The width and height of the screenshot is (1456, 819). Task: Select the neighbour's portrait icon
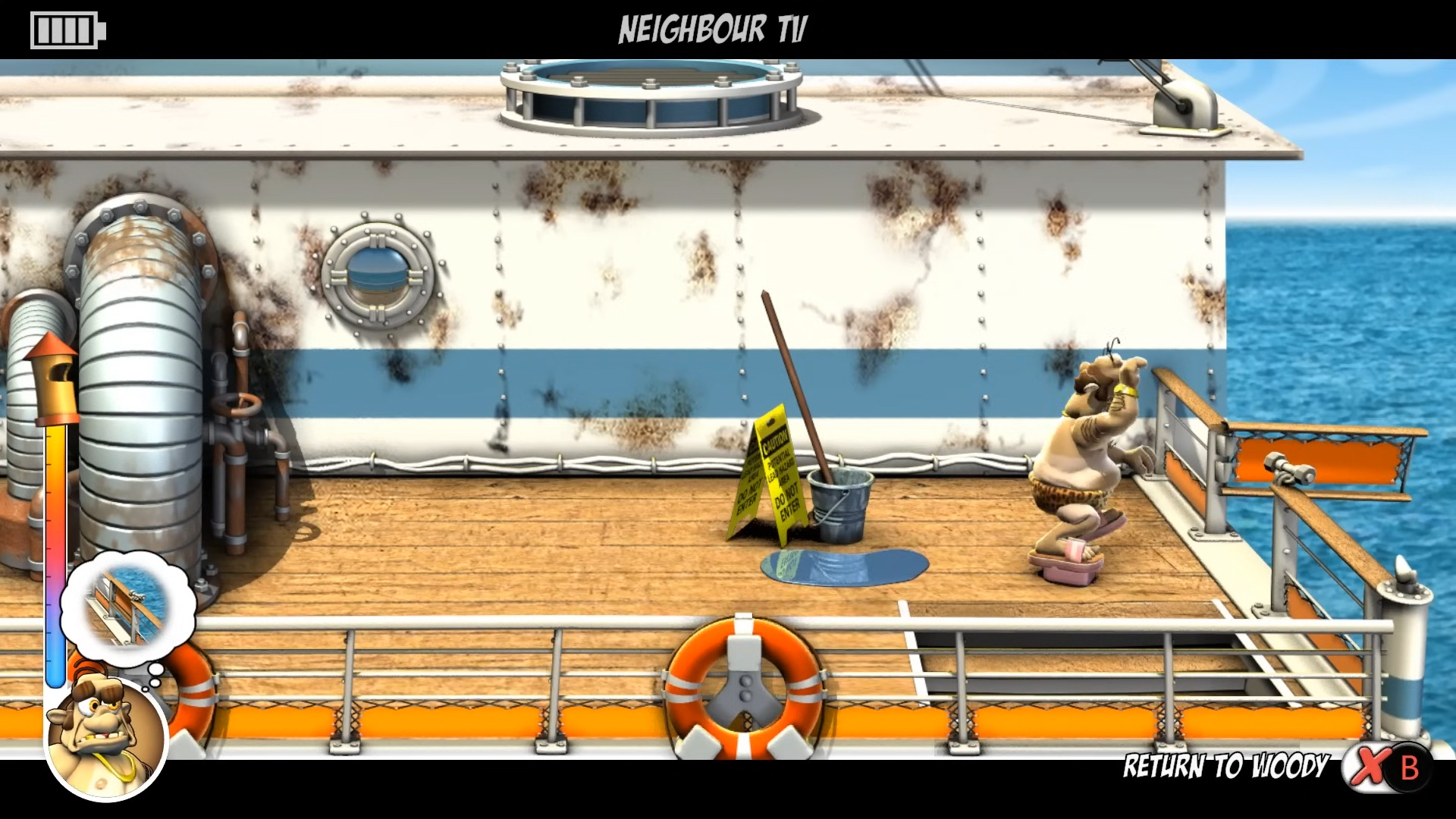pyautogui.click(x=106, y=738)
